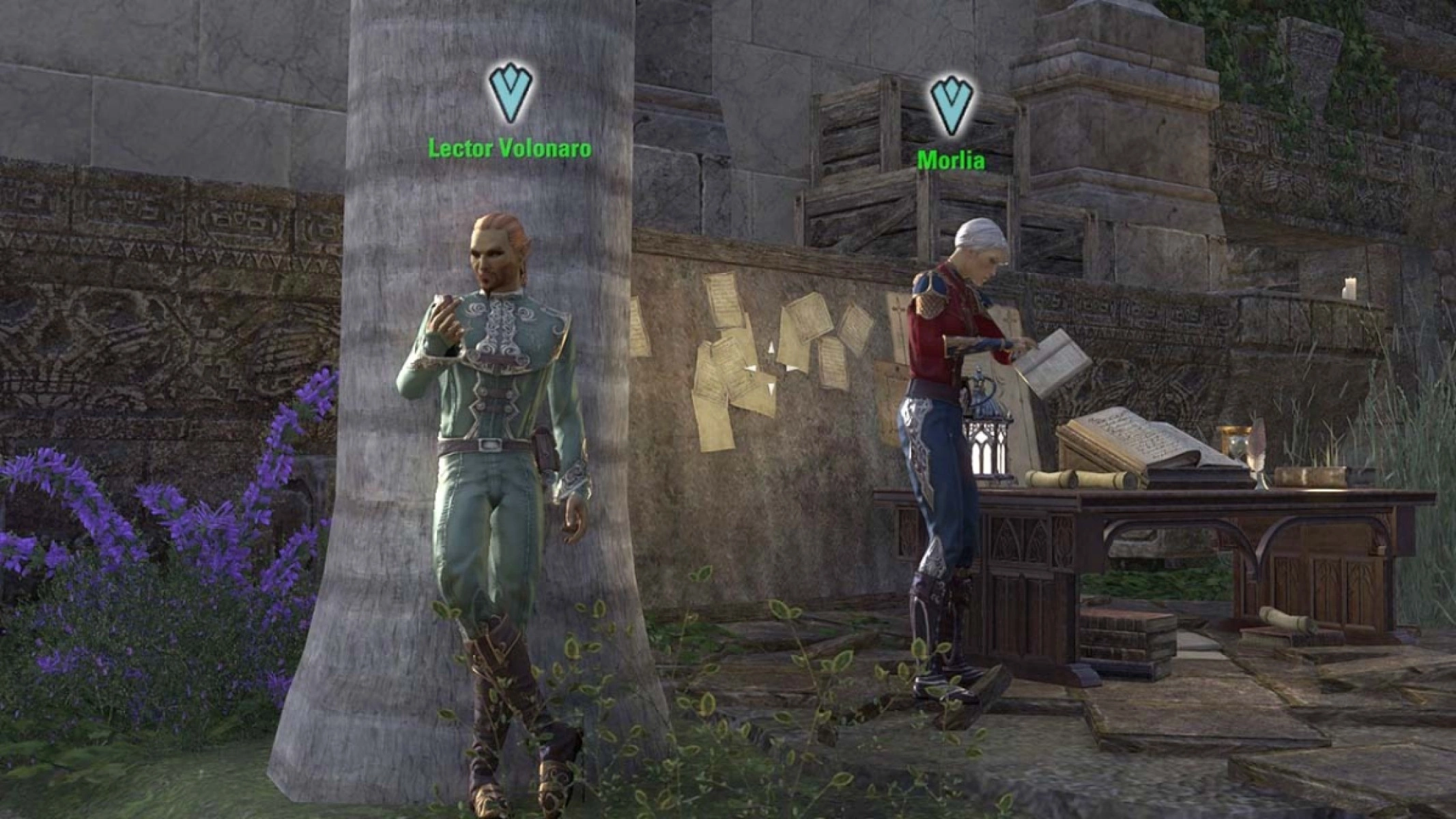Click the candle on the stone ledge

point(1350,290)
